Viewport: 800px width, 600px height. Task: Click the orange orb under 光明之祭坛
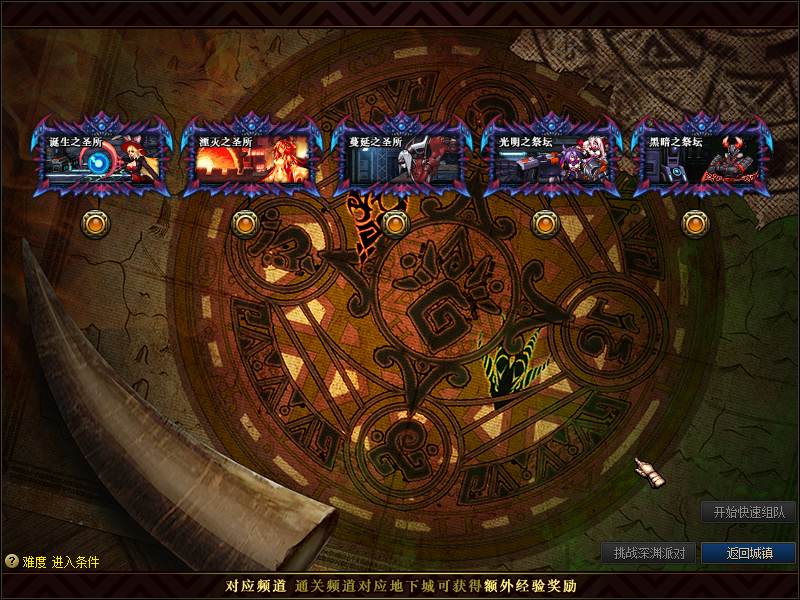pyautogui.click(x=545, y=224)
